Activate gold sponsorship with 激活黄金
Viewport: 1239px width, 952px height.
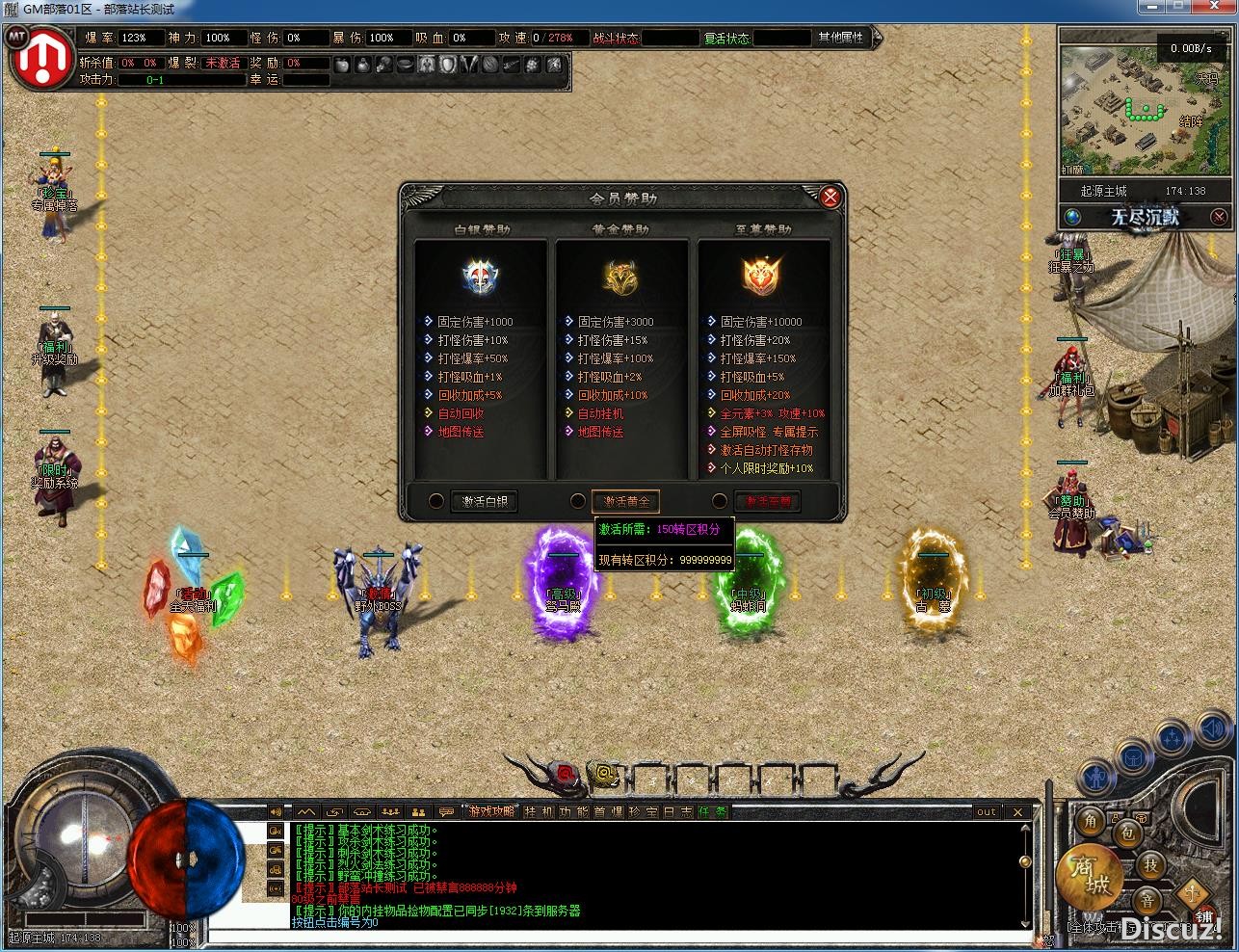pyautogui.click(x=625, y=501)
